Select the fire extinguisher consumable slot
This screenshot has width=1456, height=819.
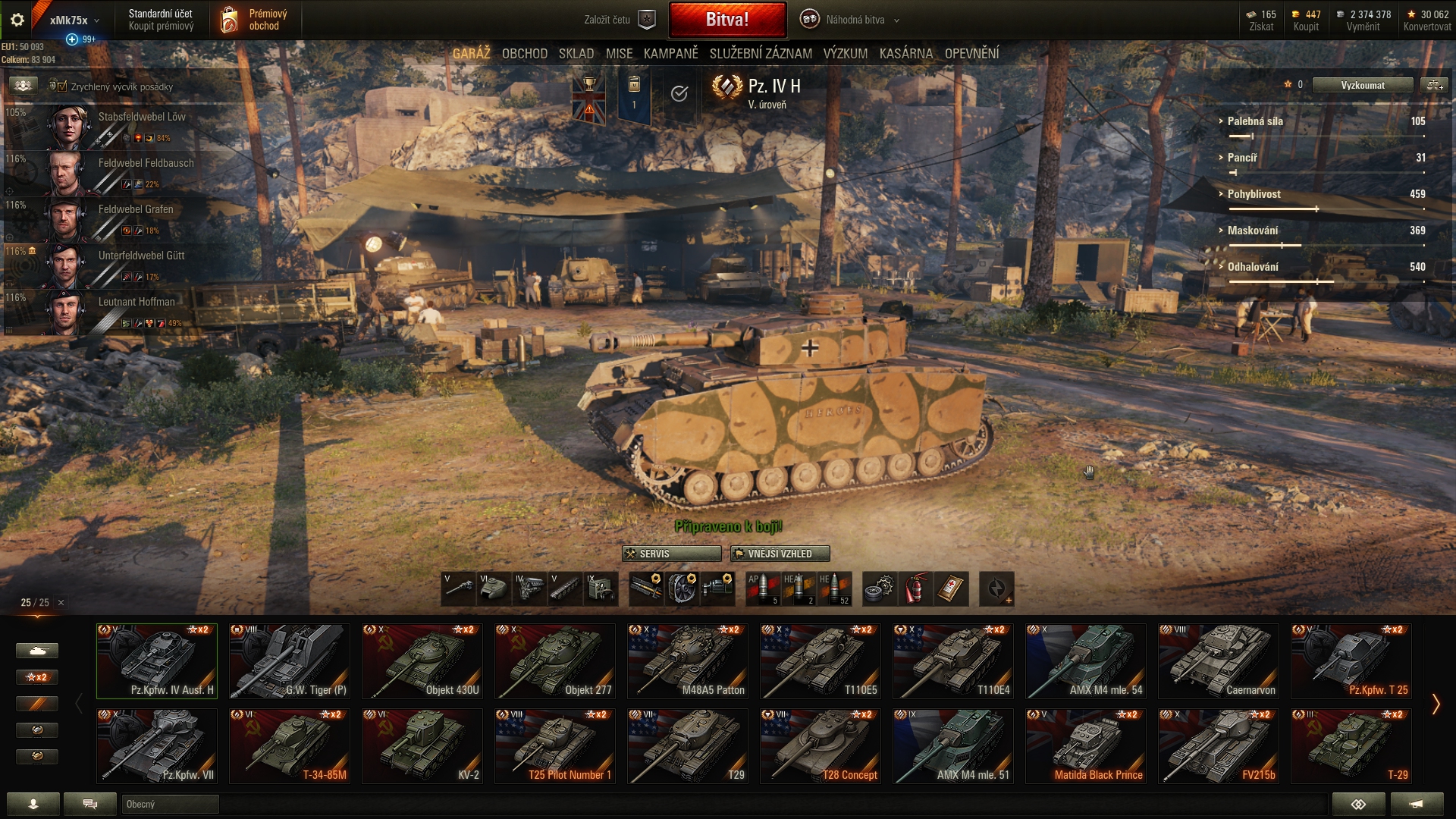click(x=915, y=588)
